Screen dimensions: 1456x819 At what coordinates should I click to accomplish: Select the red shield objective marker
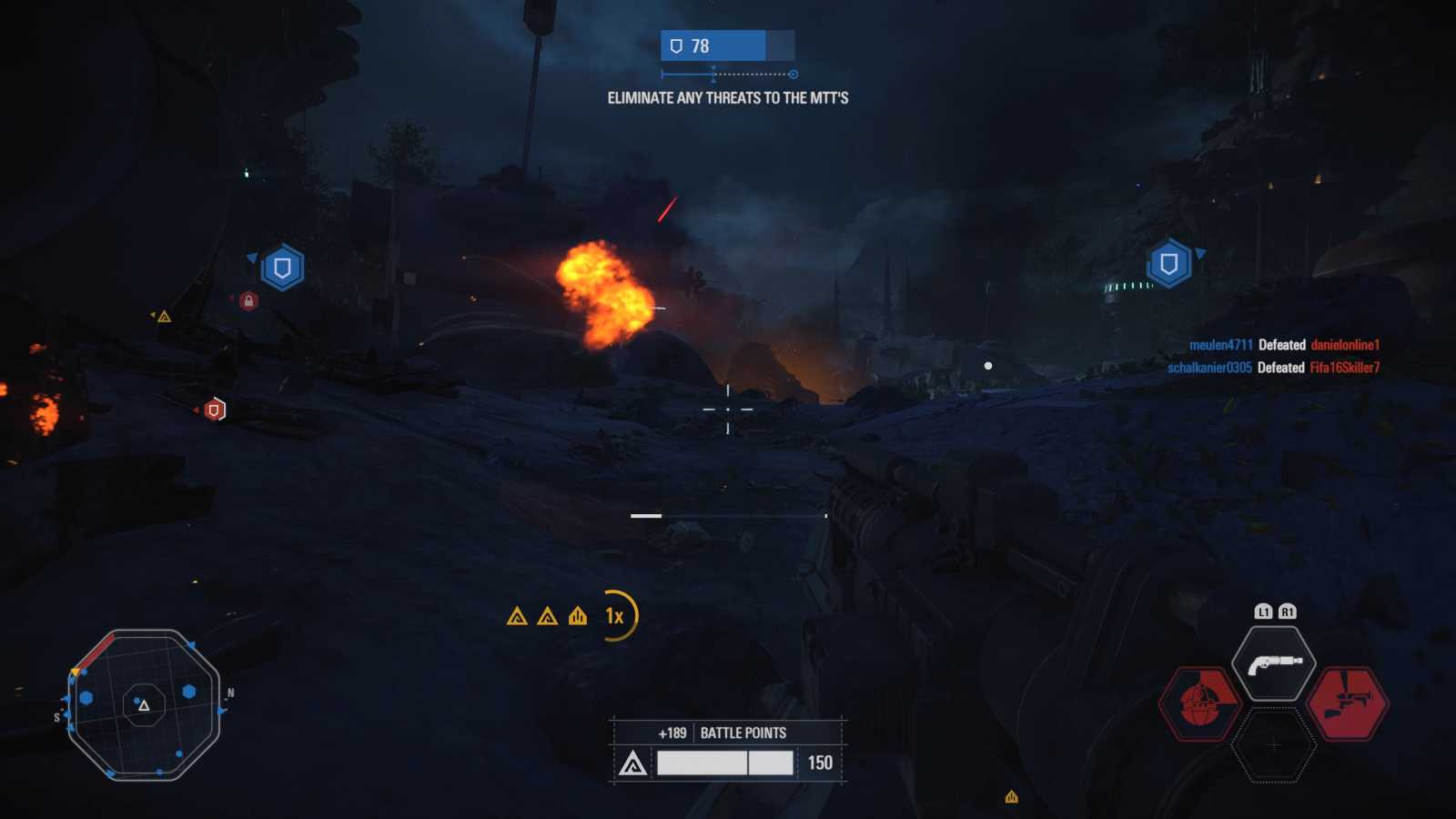click(214, 409)
